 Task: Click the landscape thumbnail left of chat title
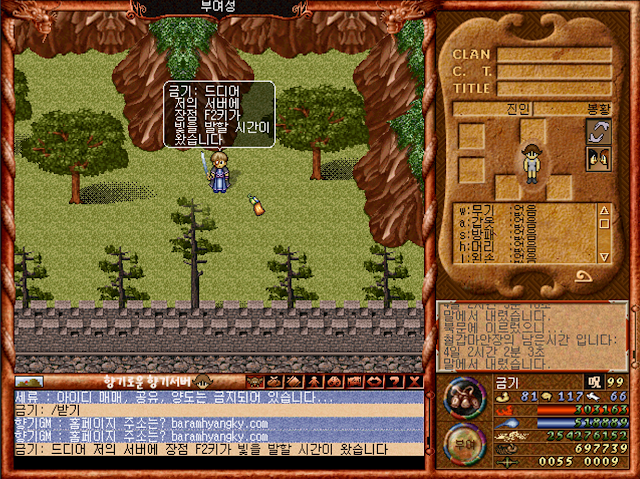click(x=29, y=381)
